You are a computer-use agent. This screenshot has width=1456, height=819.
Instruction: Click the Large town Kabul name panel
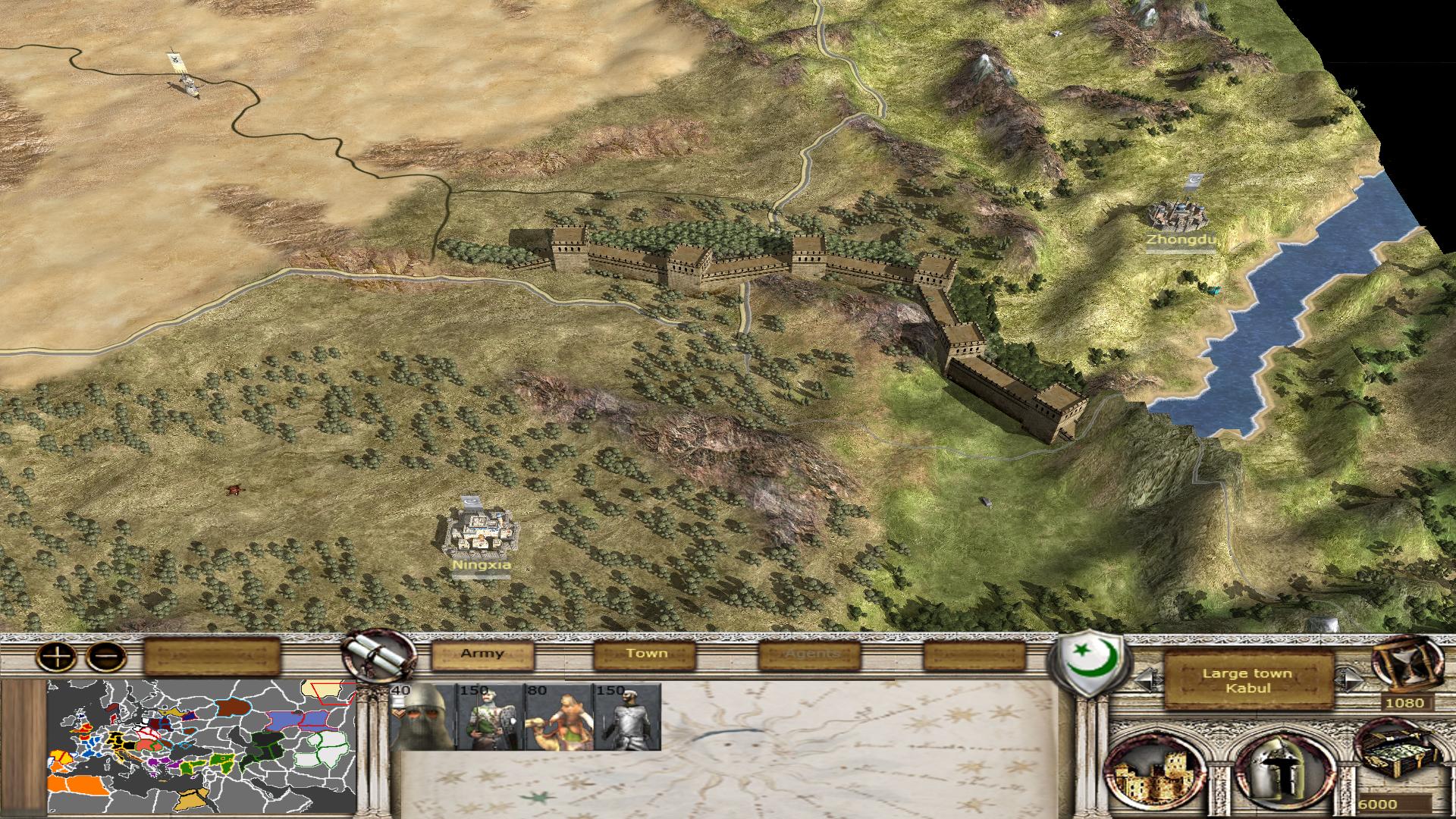pos(1247,680)
